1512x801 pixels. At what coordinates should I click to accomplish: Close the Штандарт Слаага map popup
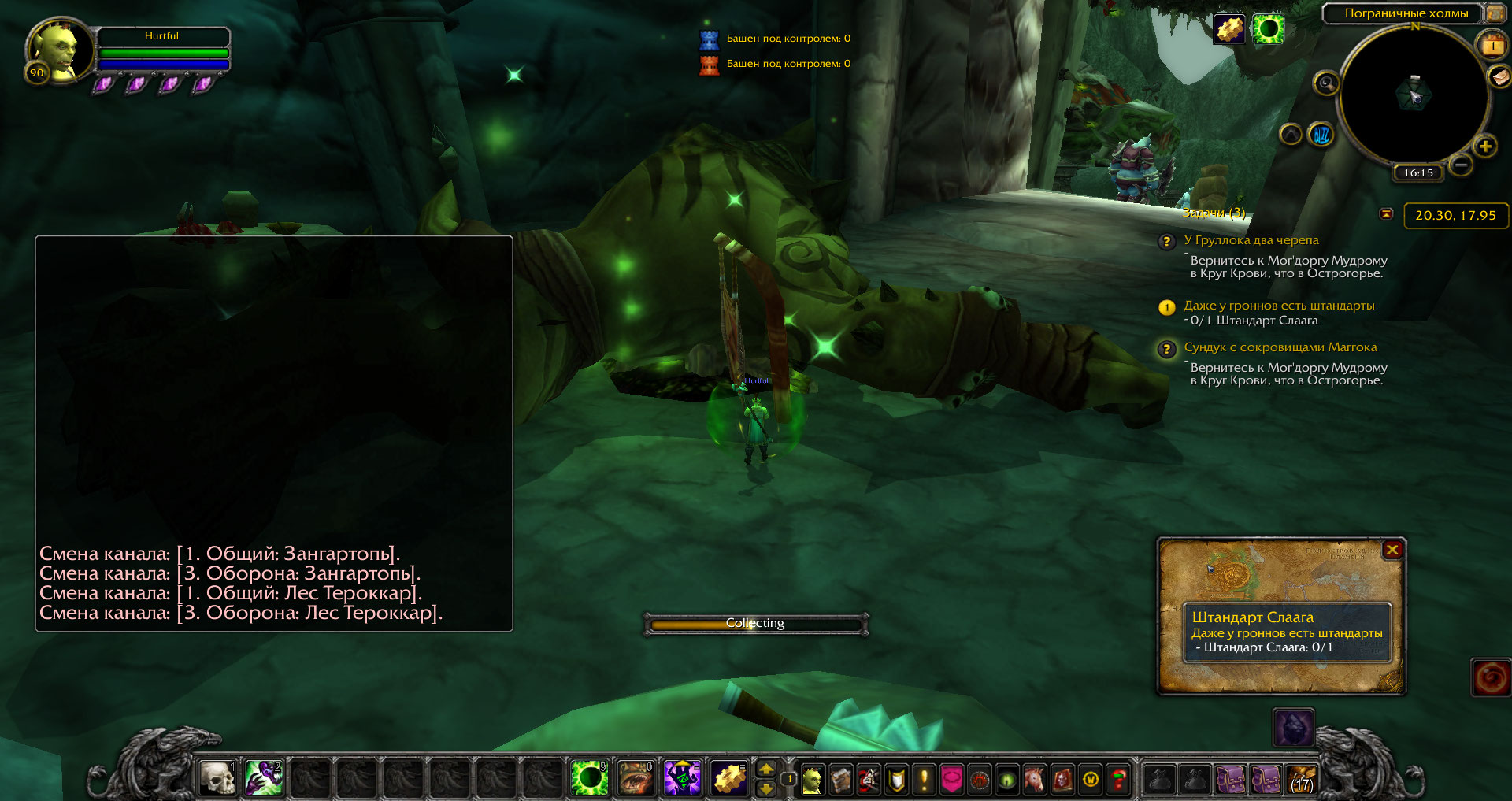point(1392,550)
